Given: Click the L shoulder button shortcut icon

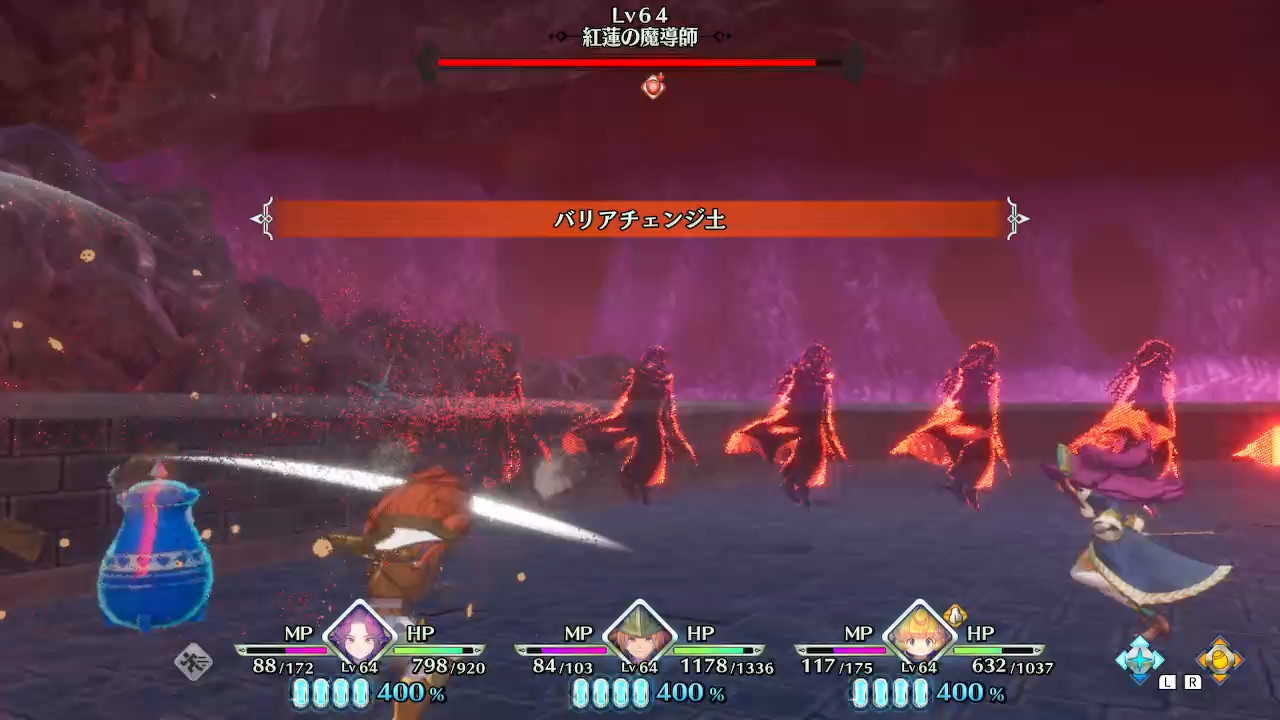Looking at the screenshot, I should pyautogui.click(x=1167, y=682).
